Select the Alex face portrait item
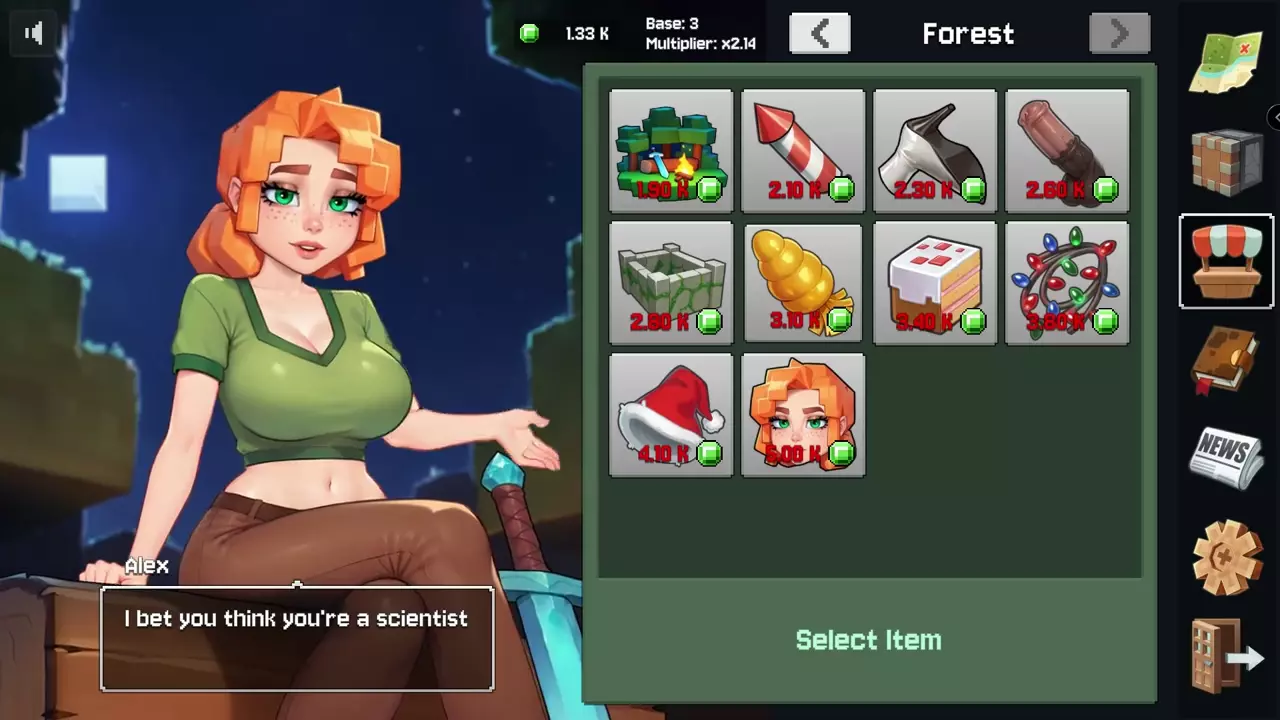 (x=803, y=415)
